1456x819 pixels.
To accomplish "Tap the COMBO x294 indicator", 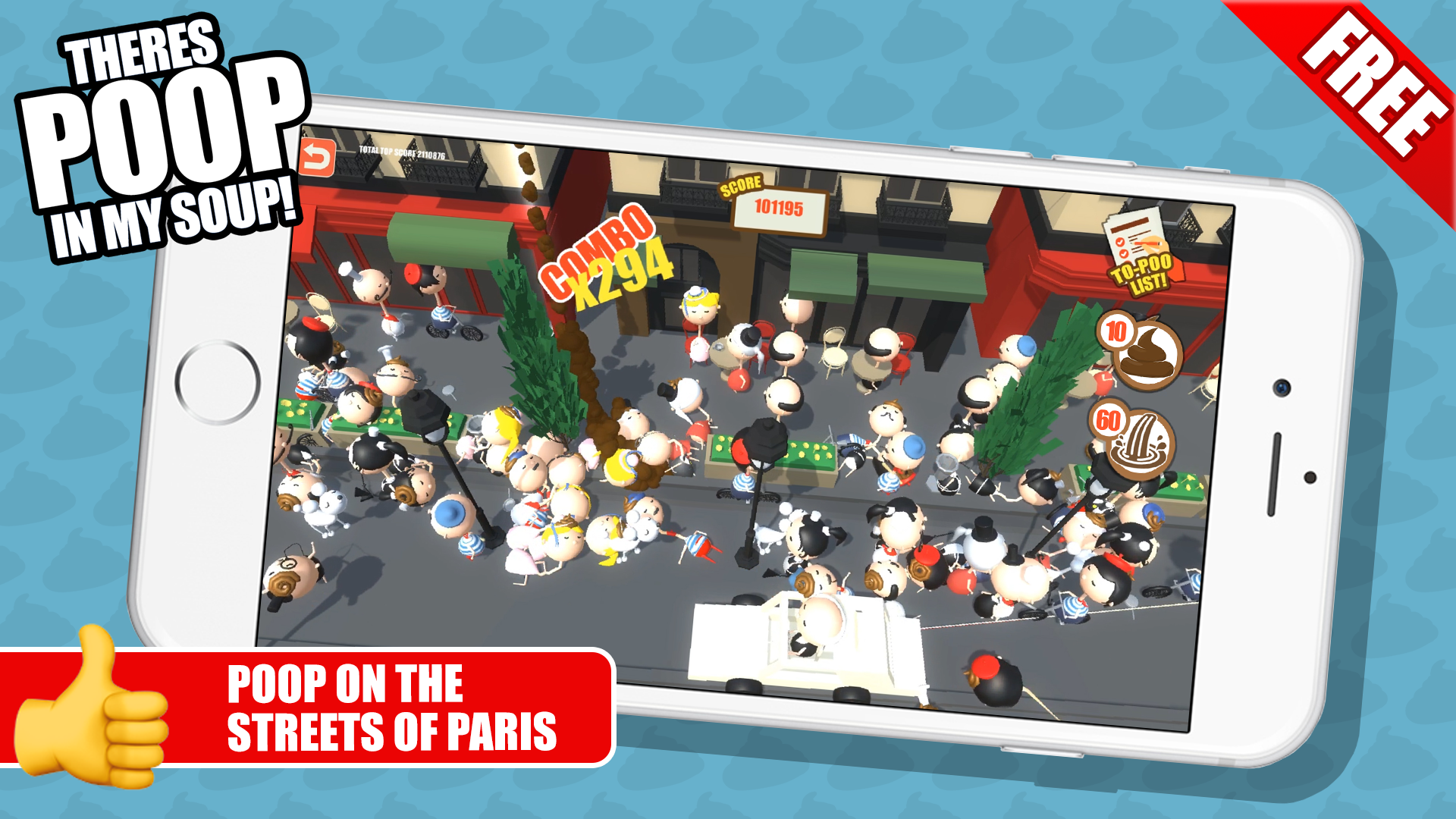I will click(607, 258).
